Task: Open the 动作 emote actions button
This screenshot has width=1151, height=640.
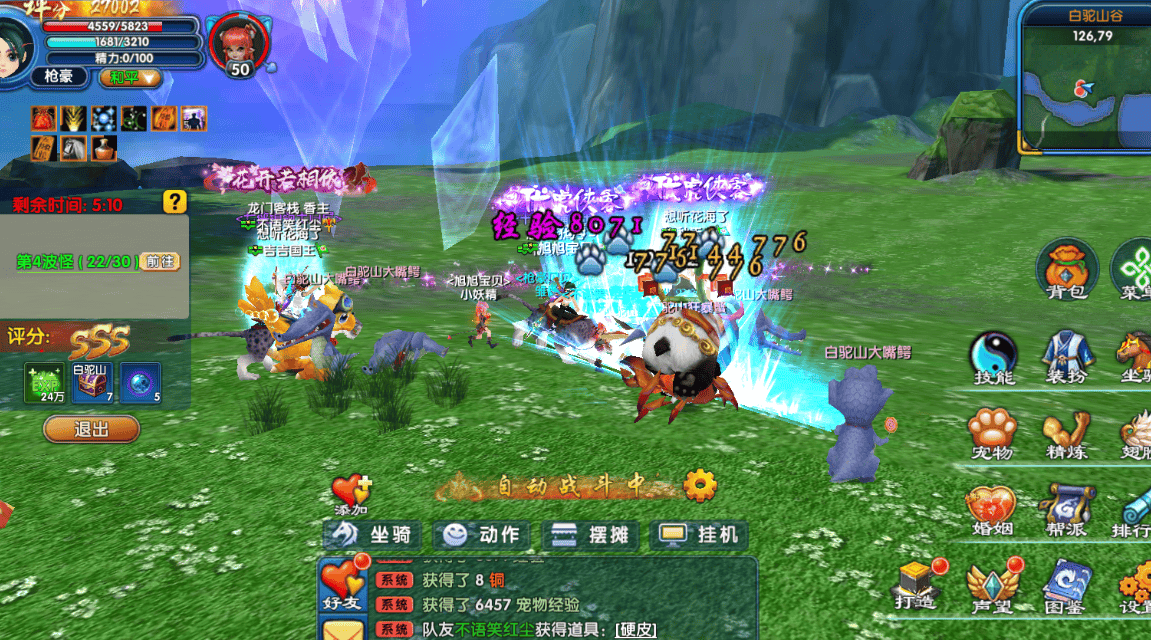Action: [482, 535]
